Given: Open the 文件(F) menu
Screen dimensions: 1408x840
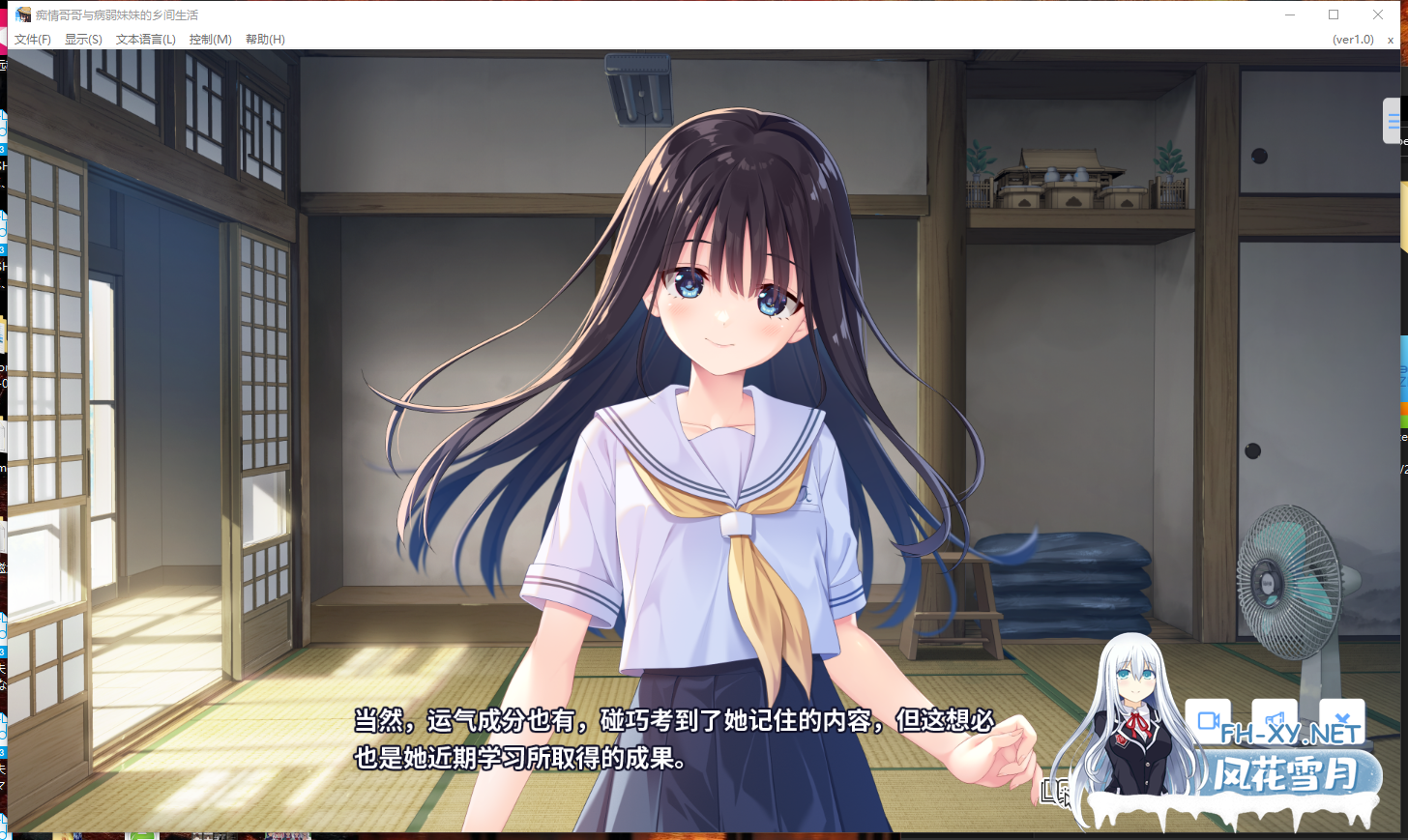Looking at the screenshot, I should tap(32, 40).
